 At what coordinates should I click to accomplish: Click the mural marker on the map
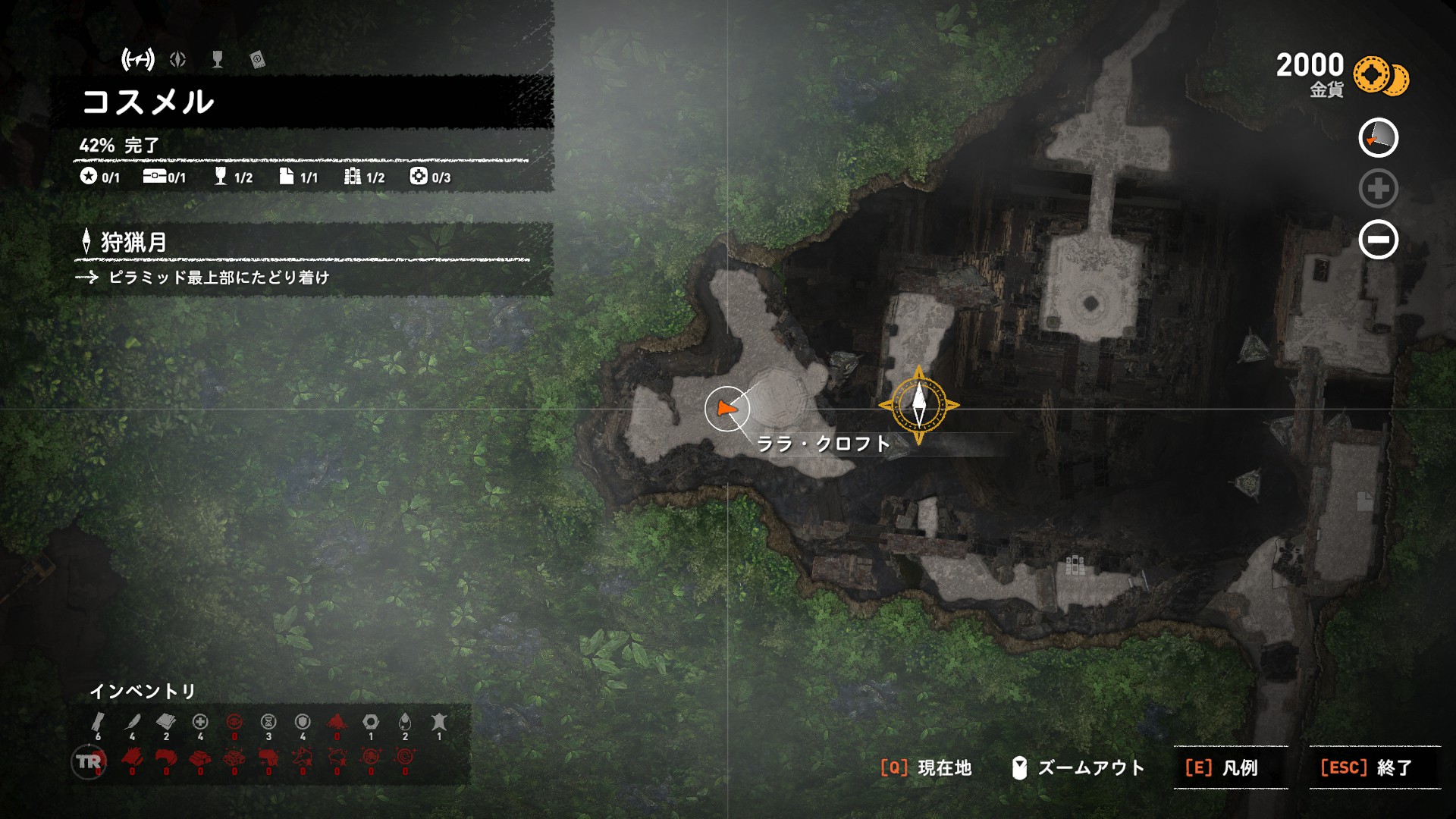point(1075,565)
